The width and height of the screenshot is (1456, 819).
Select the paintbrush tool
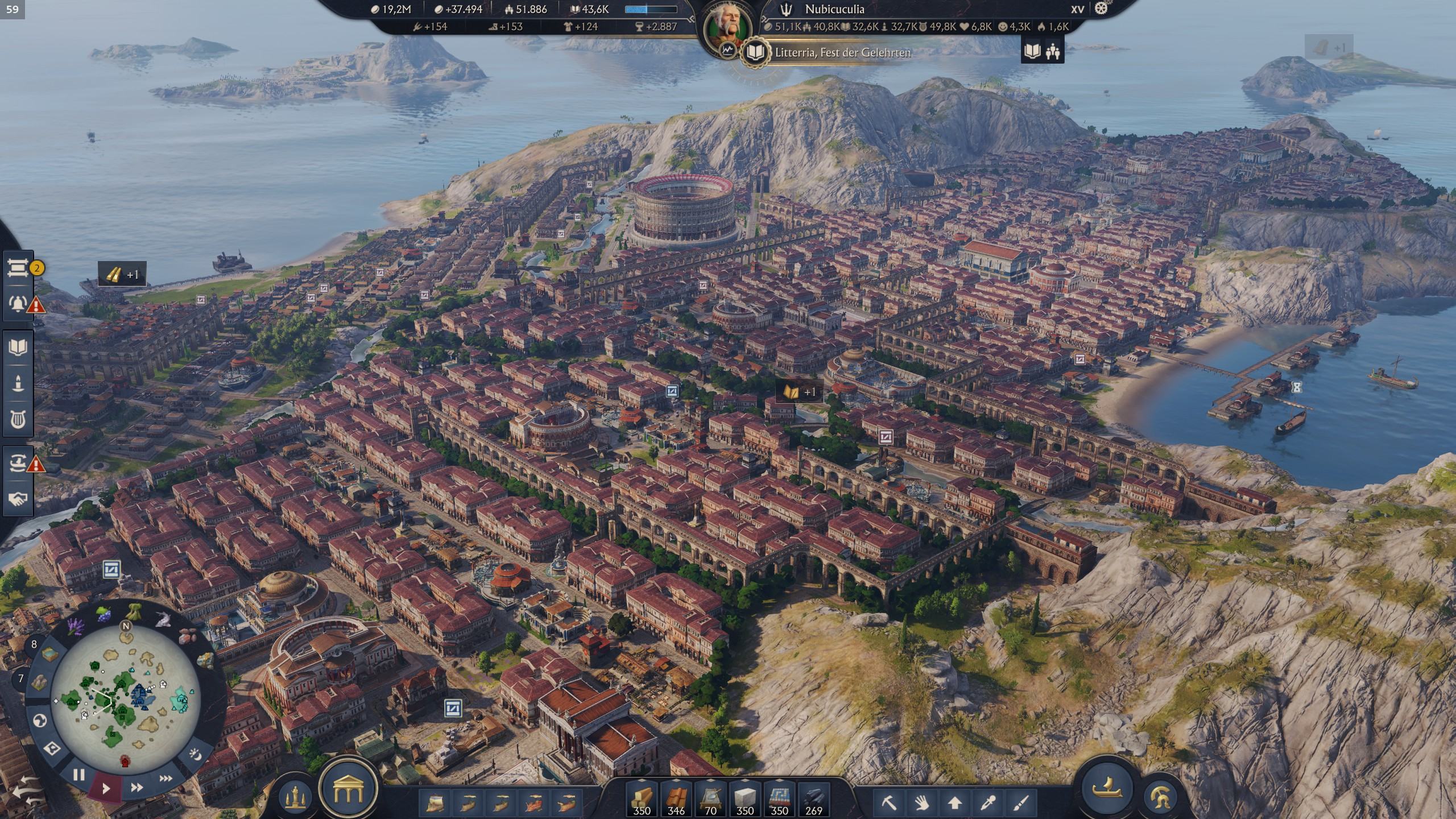1021,803
